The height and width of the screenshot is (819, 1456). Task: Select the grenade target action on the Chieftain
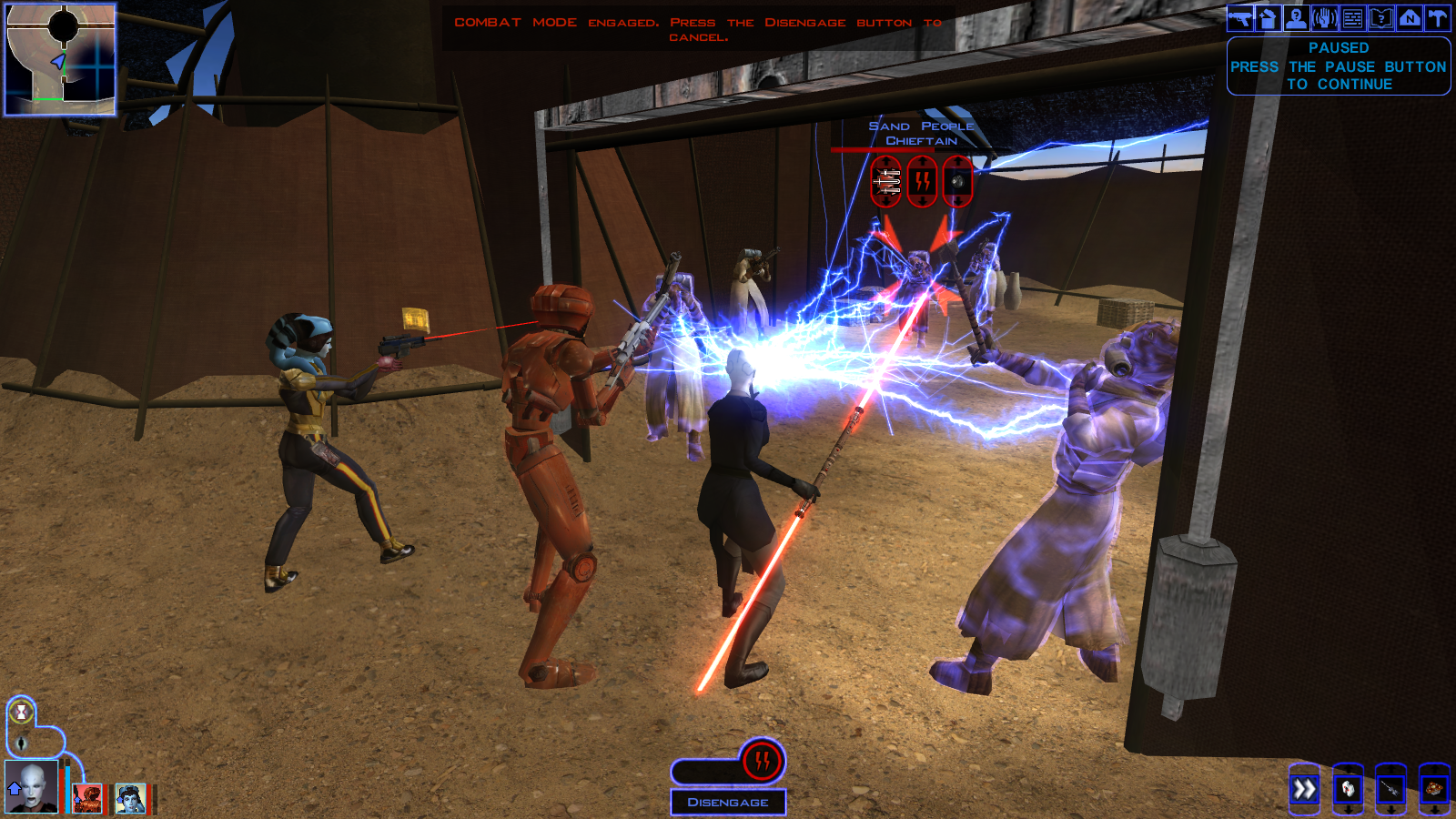[x=957, y=182]
